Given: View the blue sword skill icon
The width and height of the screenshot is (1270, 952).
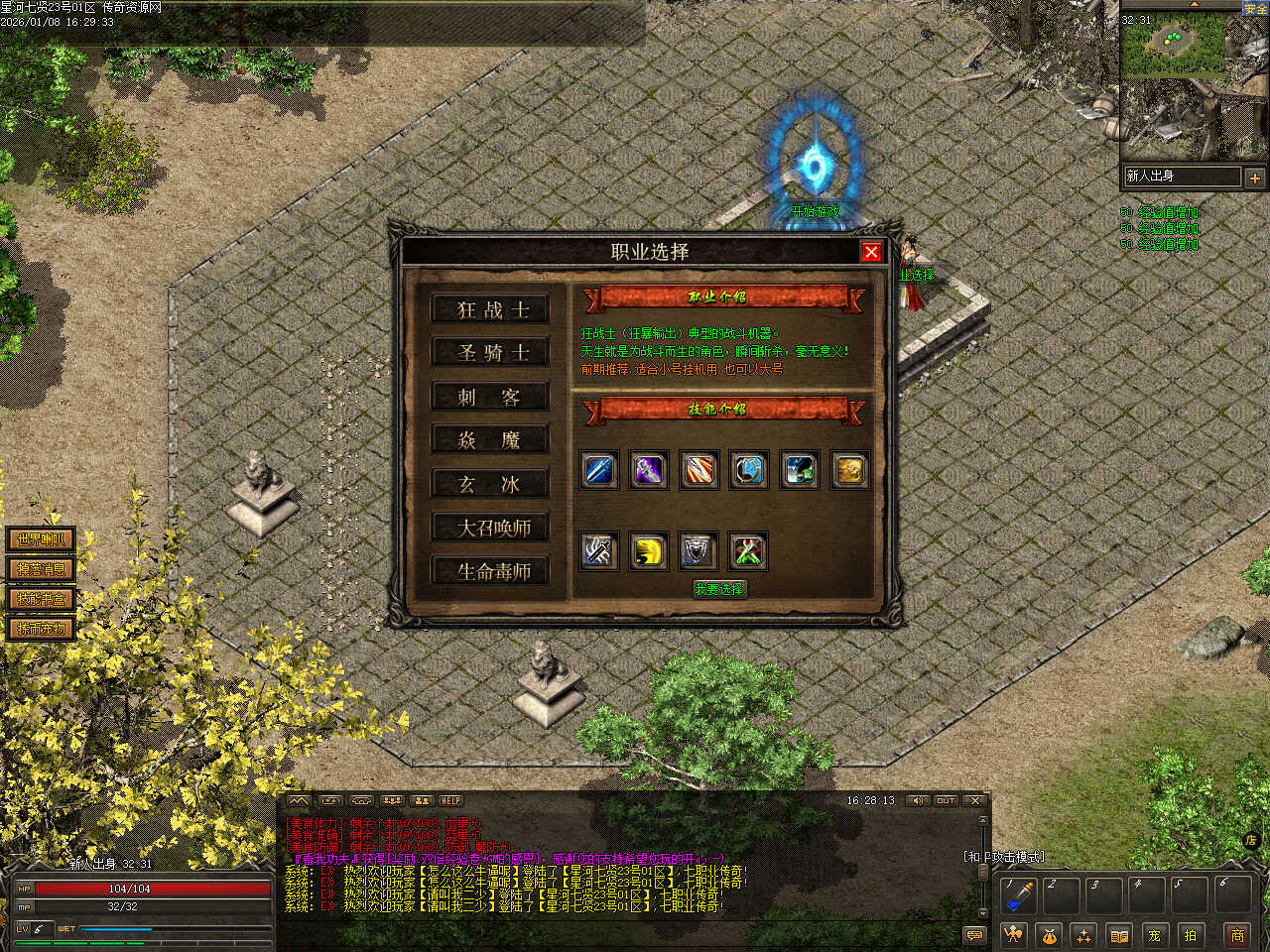Looking at the screenshot, I should [600, 470].
